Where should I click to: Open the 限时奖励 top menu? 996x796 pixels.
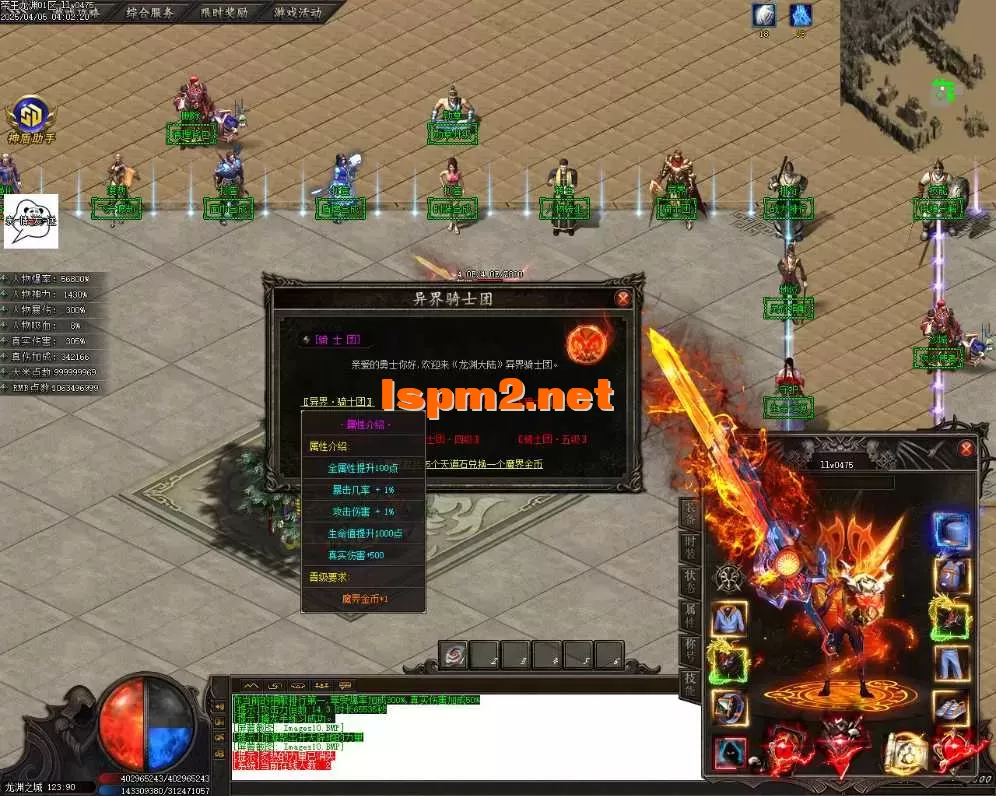coord(224,13)
